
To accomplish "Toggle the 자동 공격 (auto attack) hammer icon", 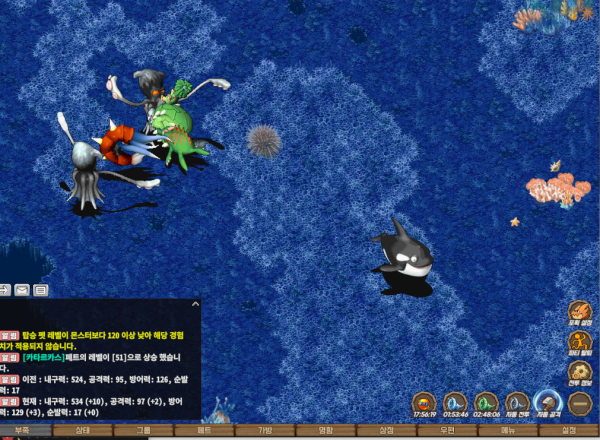I will pos(548,403).
